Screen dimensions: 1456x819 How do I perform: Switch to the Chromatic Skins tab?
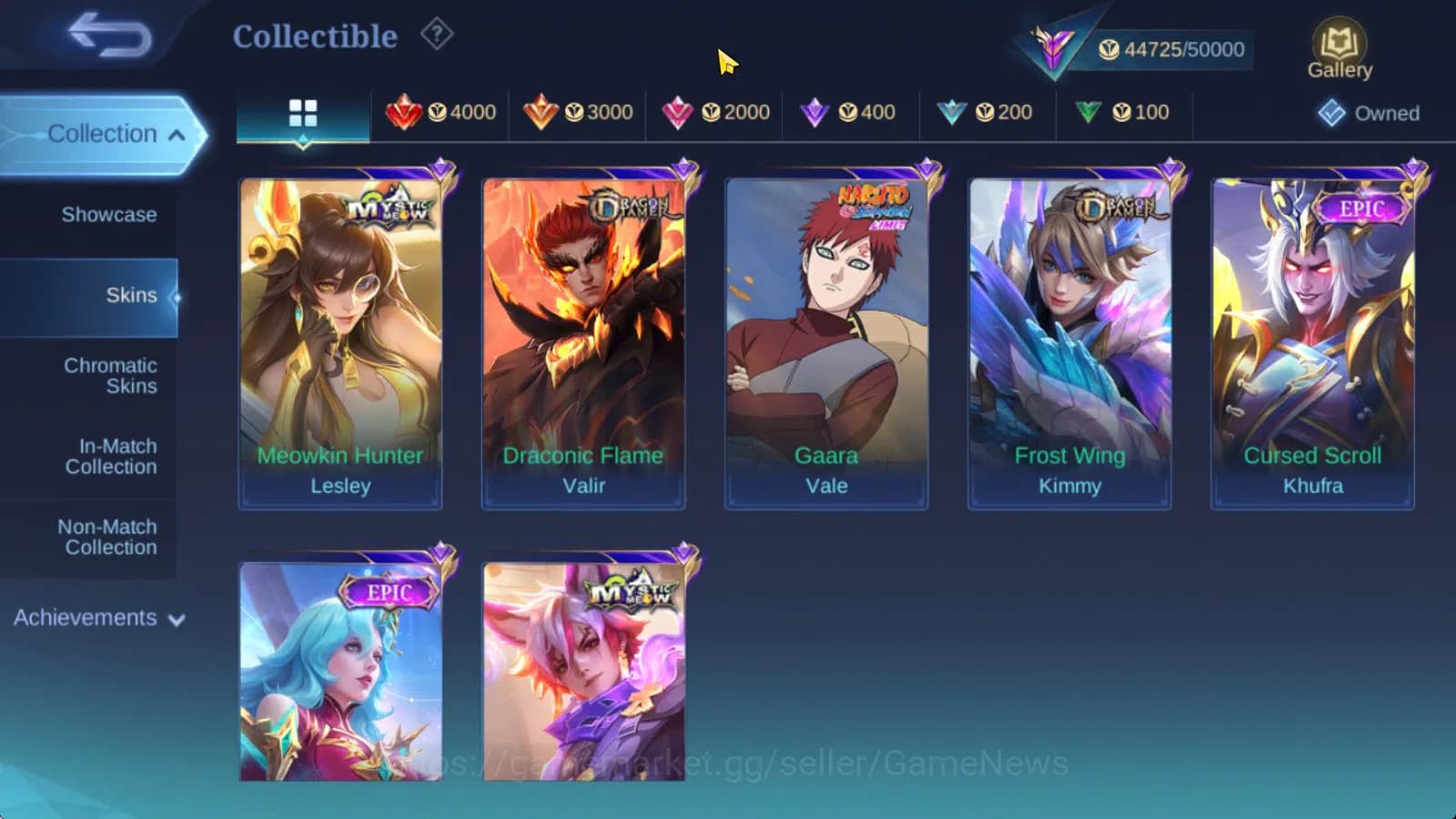(109, 375)
